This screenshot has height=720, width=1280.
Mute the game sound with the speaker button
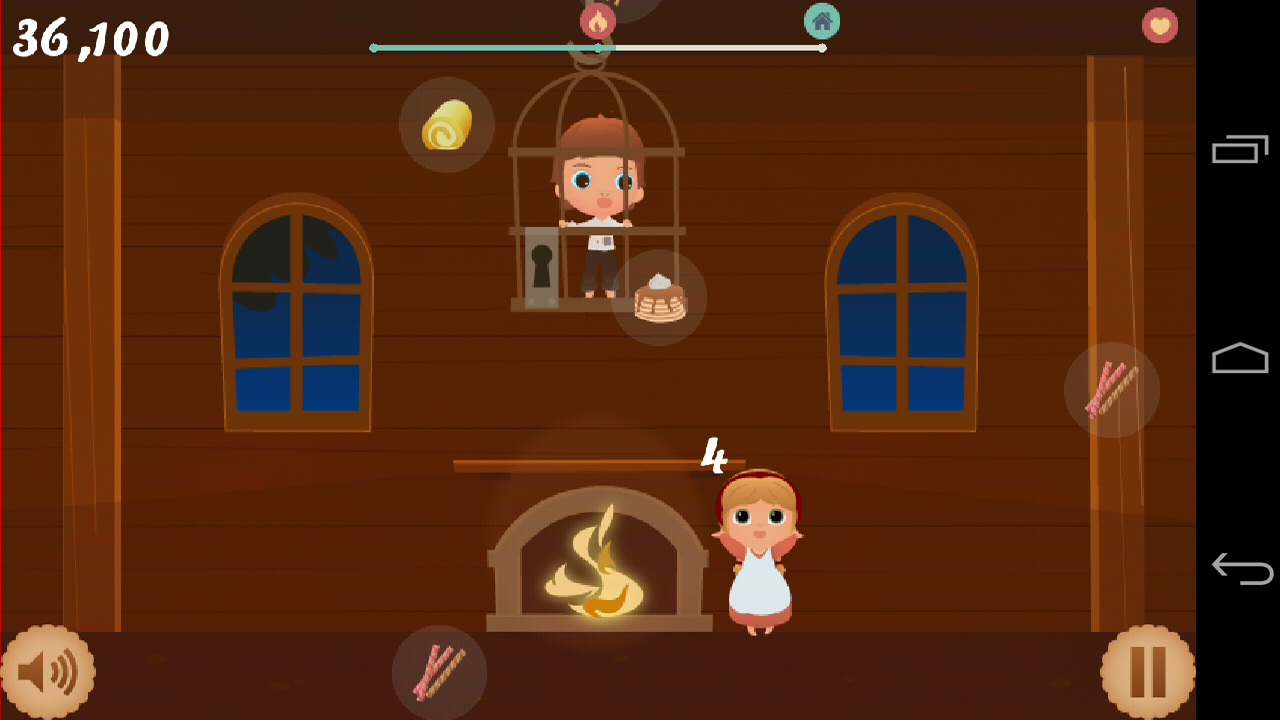pos(48,672)
